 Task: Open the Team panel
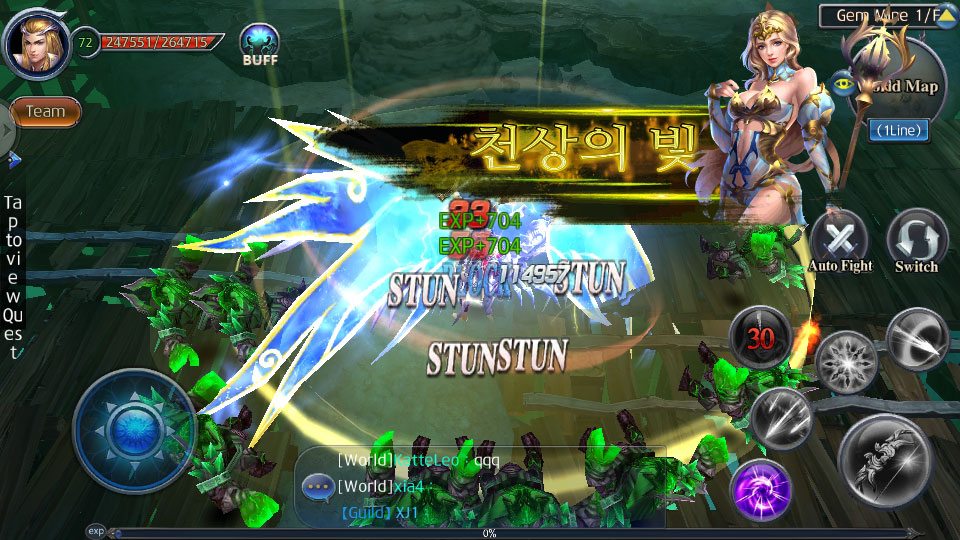[46, 112]
